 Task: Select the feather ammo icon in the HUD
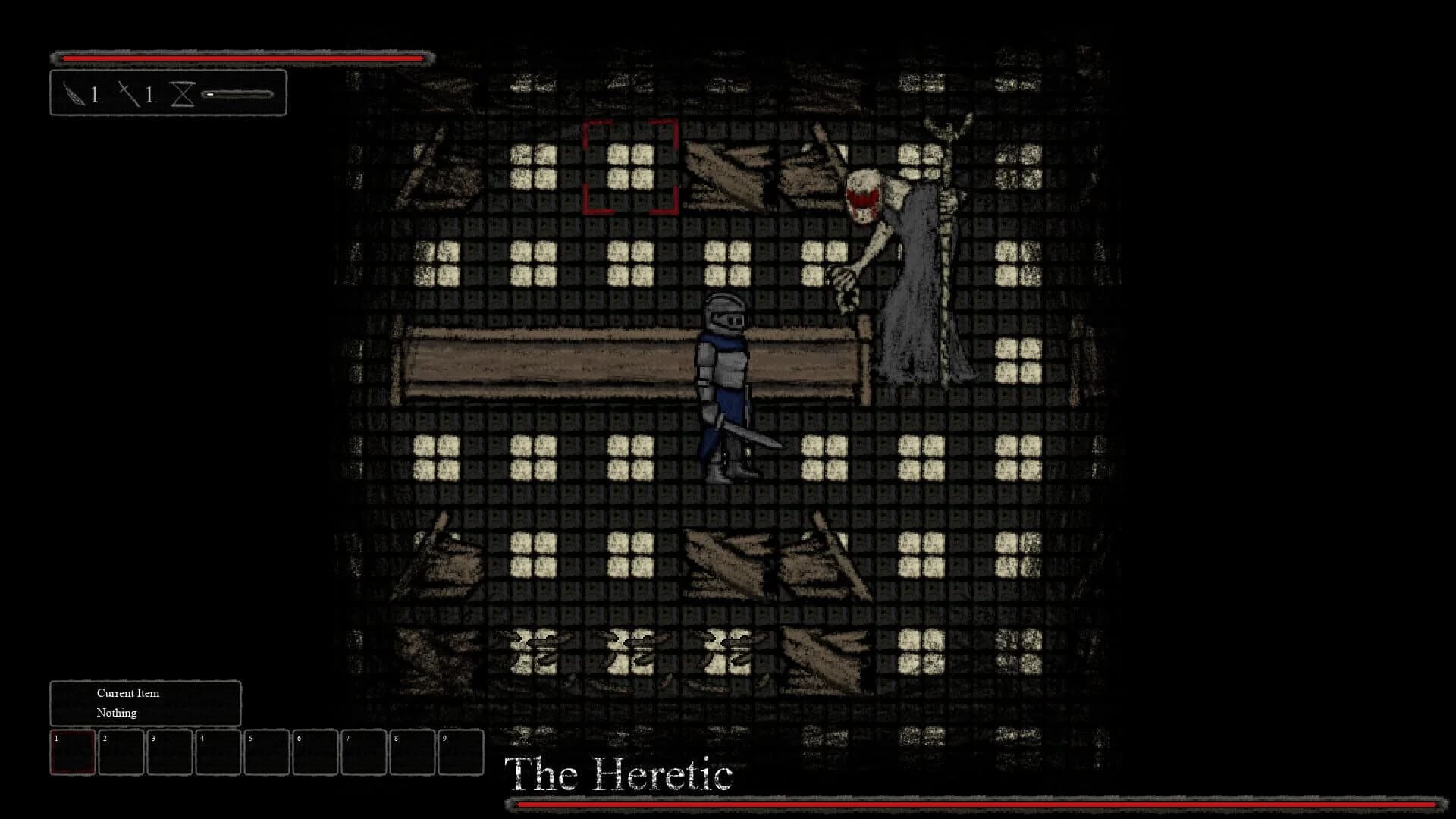click(76, 94)
